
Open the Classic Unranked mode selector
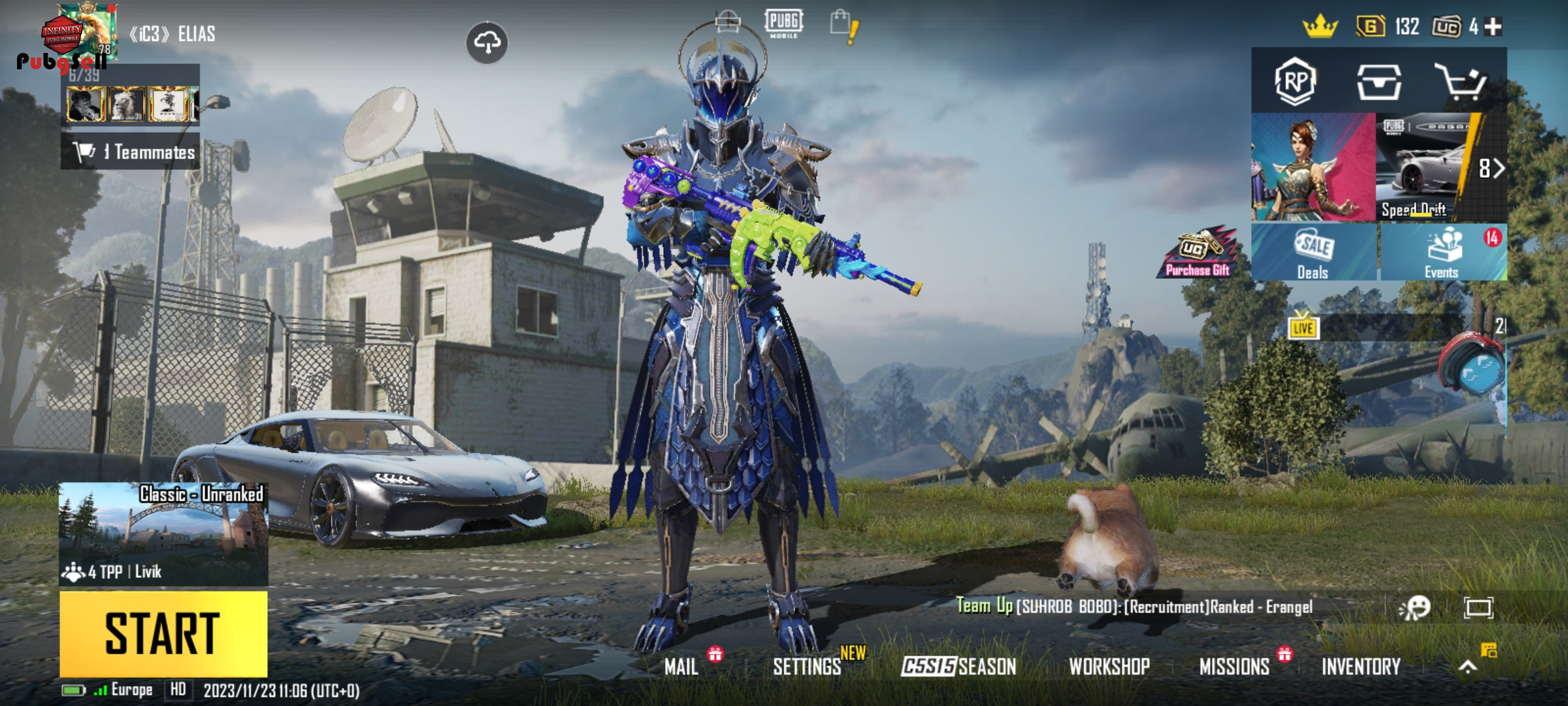tap(163, 533)
